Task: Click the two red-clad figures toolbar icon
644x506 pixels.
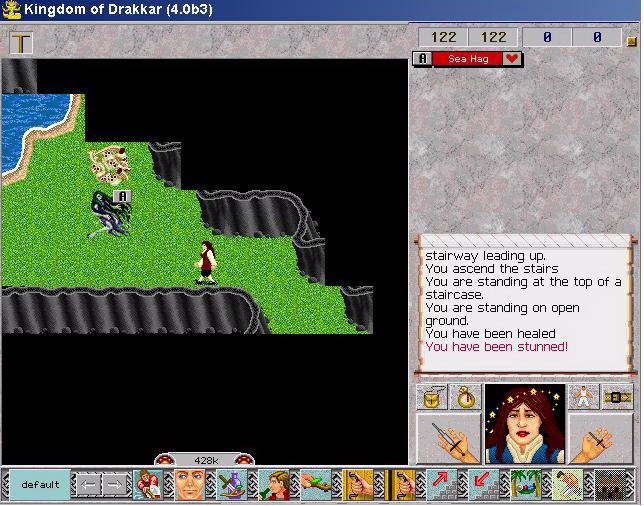Action: [x=148, y=485]
